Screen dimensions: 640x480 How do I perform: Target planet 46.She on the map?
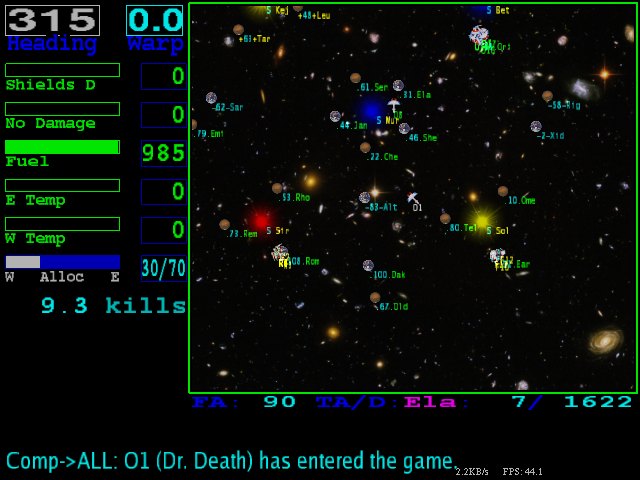tap(404, 128)
